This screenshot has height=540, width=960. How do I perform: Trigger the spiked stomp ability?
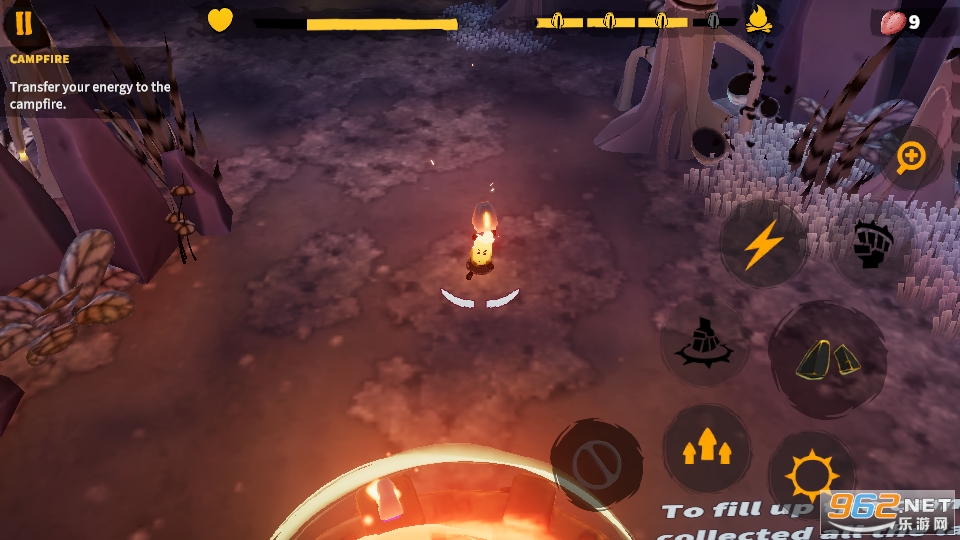click(x=705, y=343)
